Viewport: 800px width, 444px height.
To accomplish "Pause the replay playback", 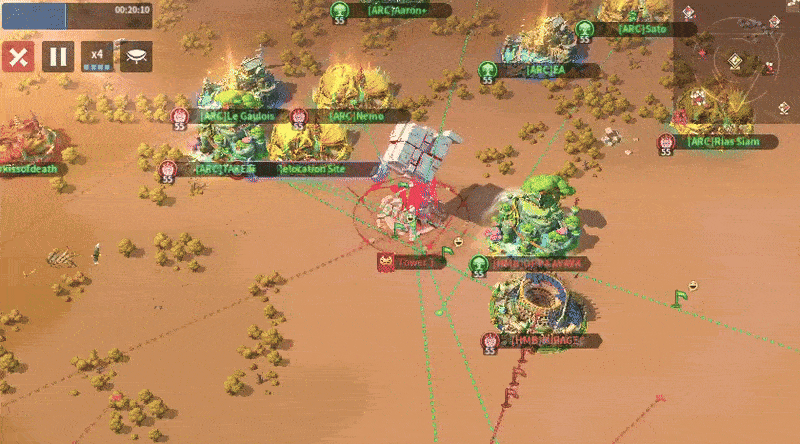I will 57,56.
